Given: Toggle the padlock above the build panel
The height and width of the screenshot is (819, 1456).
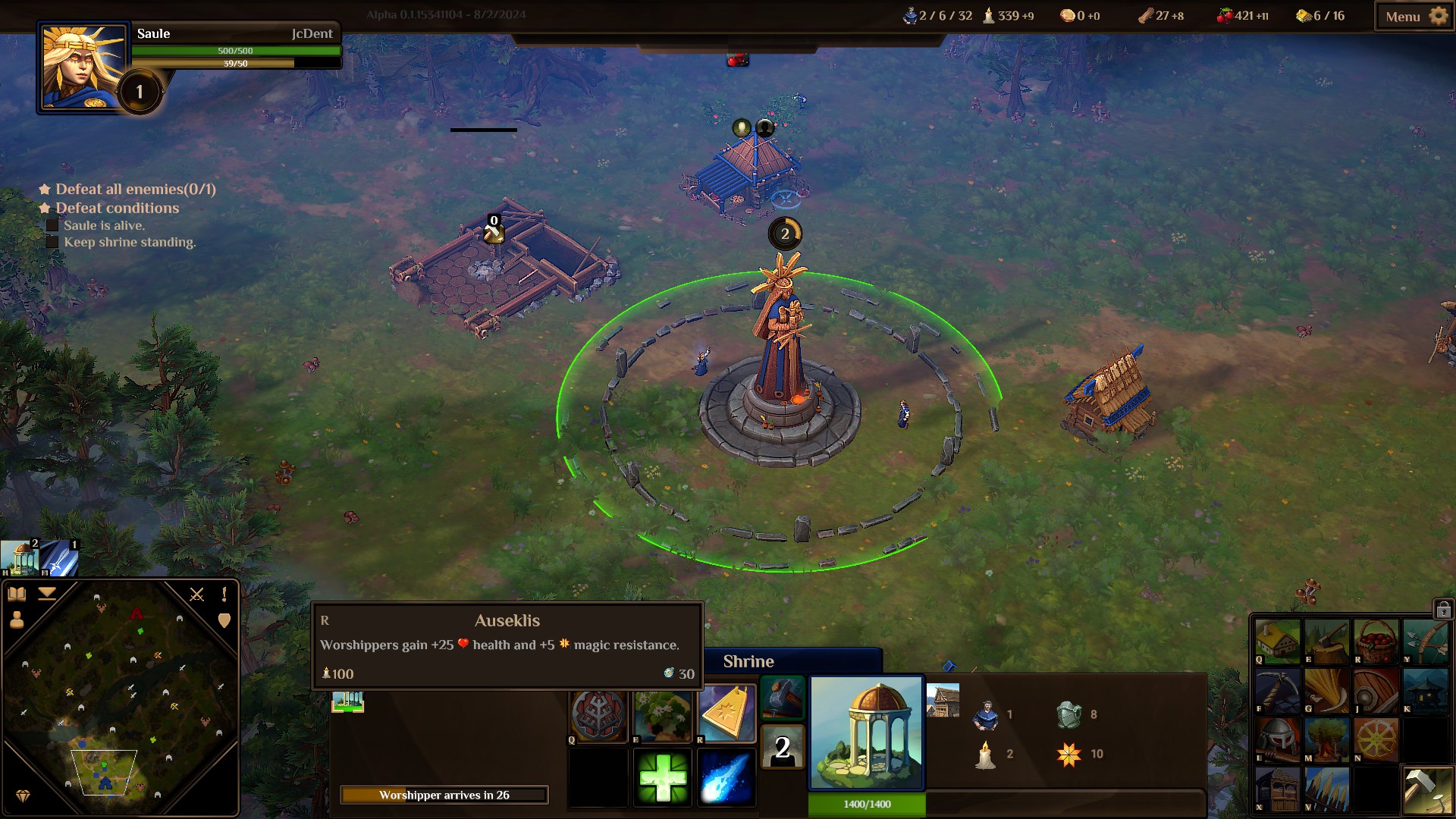Looking at the screenshot, I should click(1442, 609).
